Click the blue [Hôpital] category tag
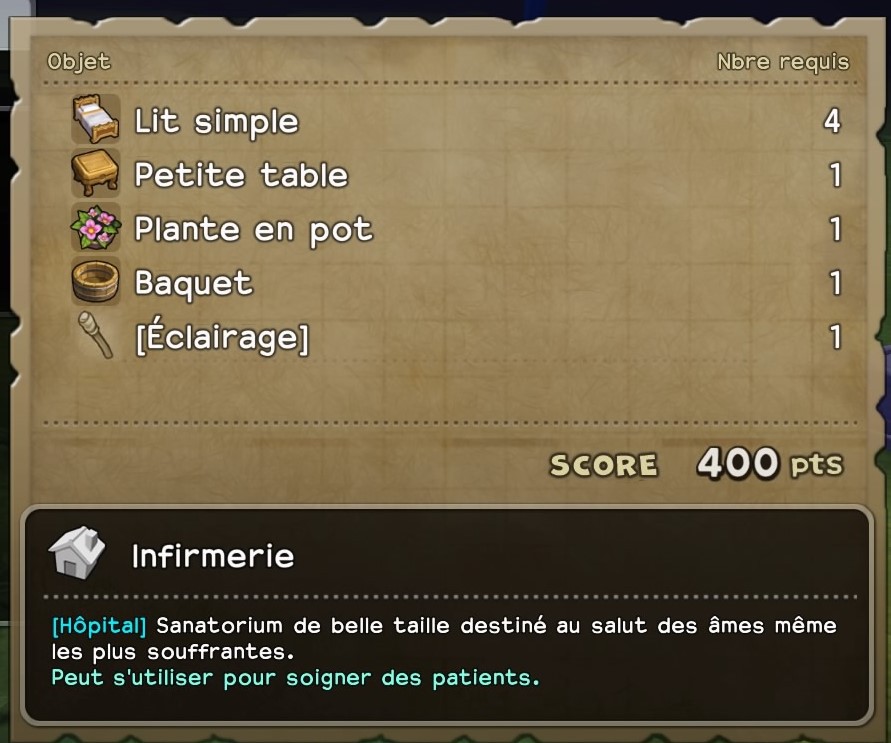 [x=99, y=627]
